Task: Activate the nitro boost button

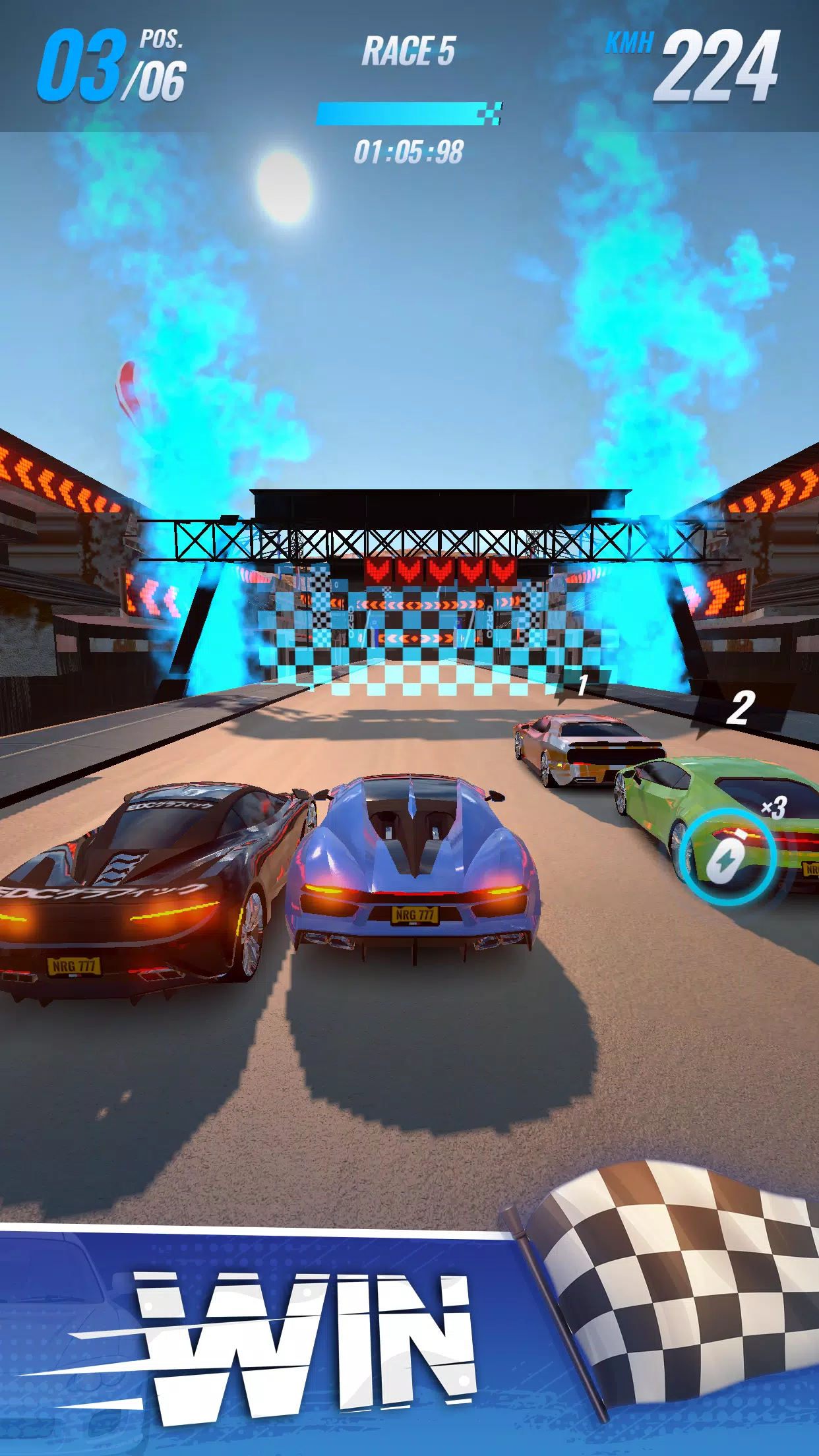Action: [727, 856]
